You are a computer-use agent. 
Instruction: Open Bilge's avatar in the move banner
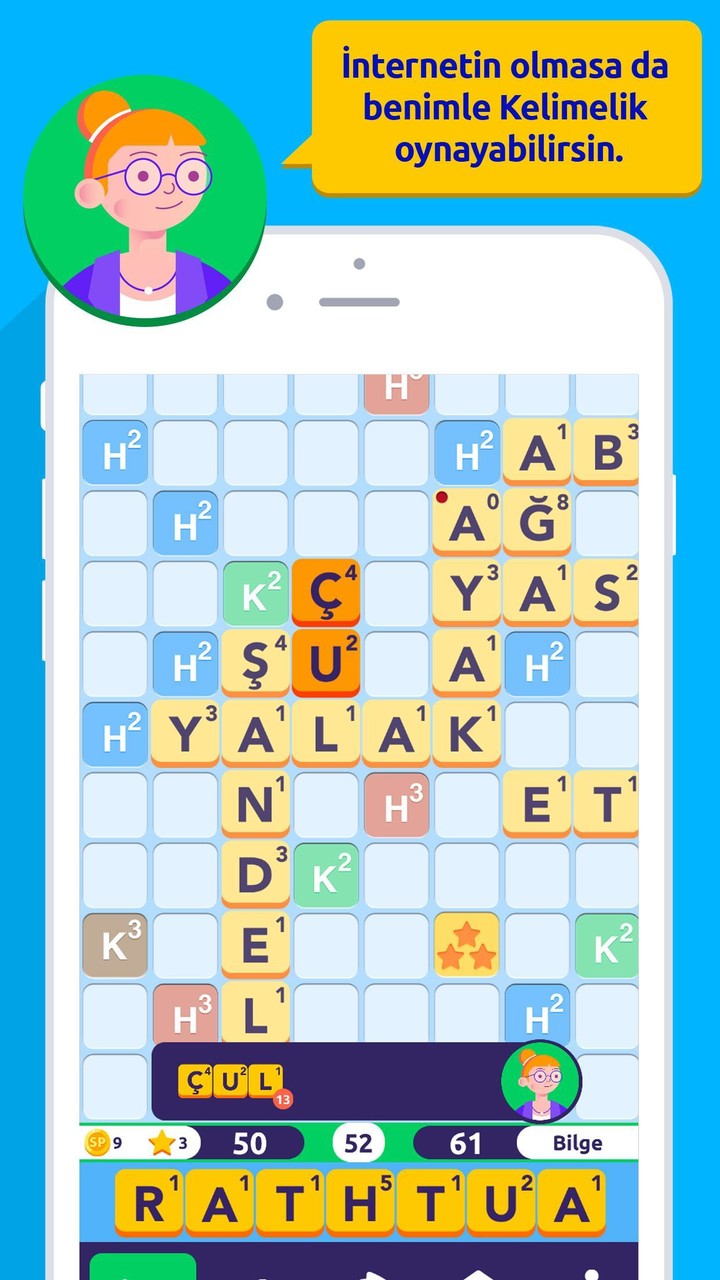point(541,1082)
